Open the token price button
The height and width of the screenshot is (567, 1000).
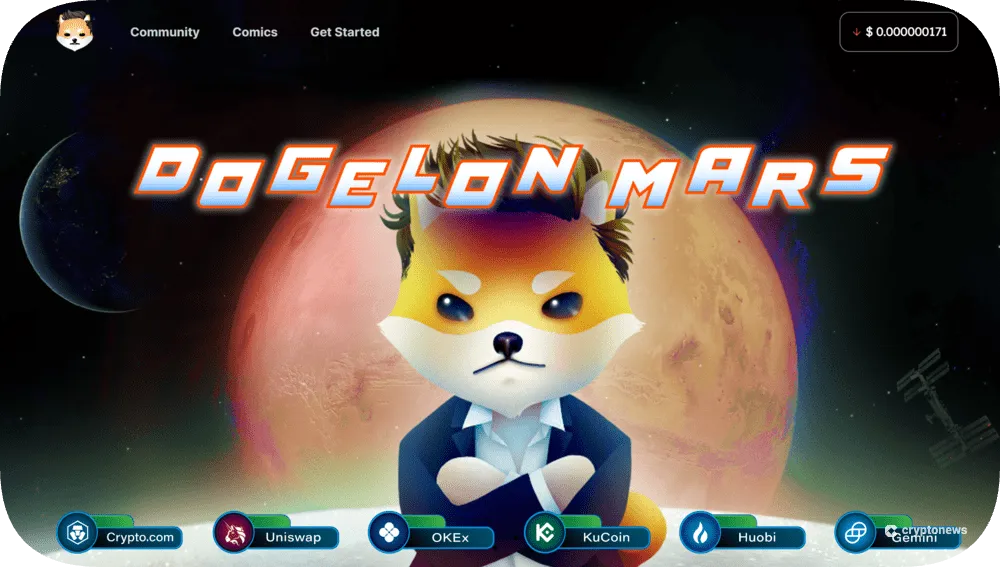point(898,32)
